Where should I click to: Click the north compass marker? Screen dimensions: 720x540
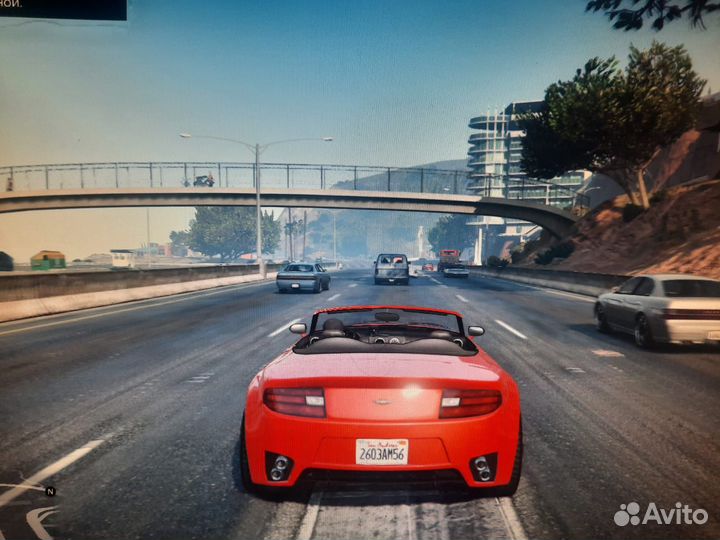[50, 491]
